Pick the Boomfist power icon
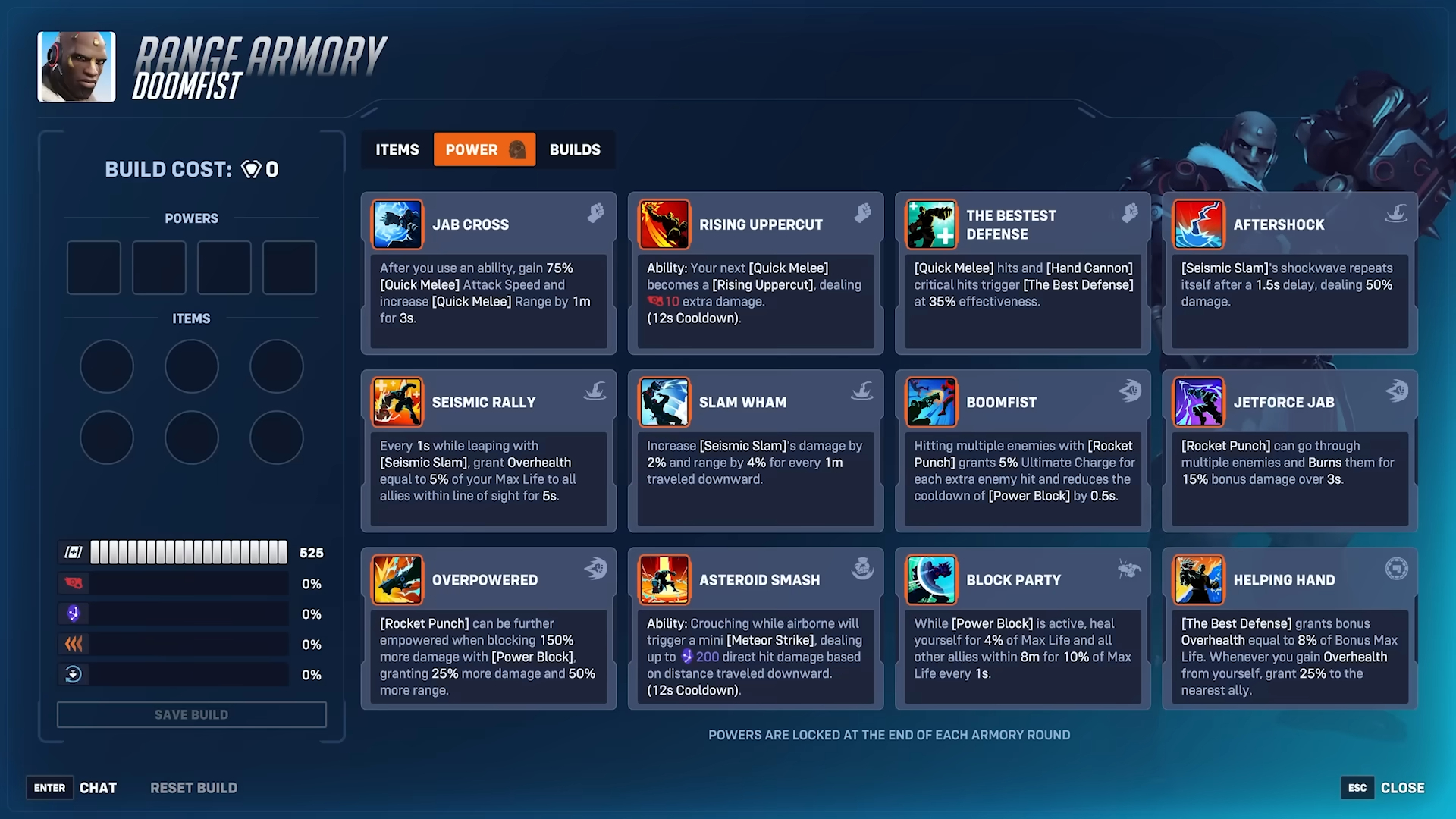Screen dimensions: 1456x819 point(931,402)
